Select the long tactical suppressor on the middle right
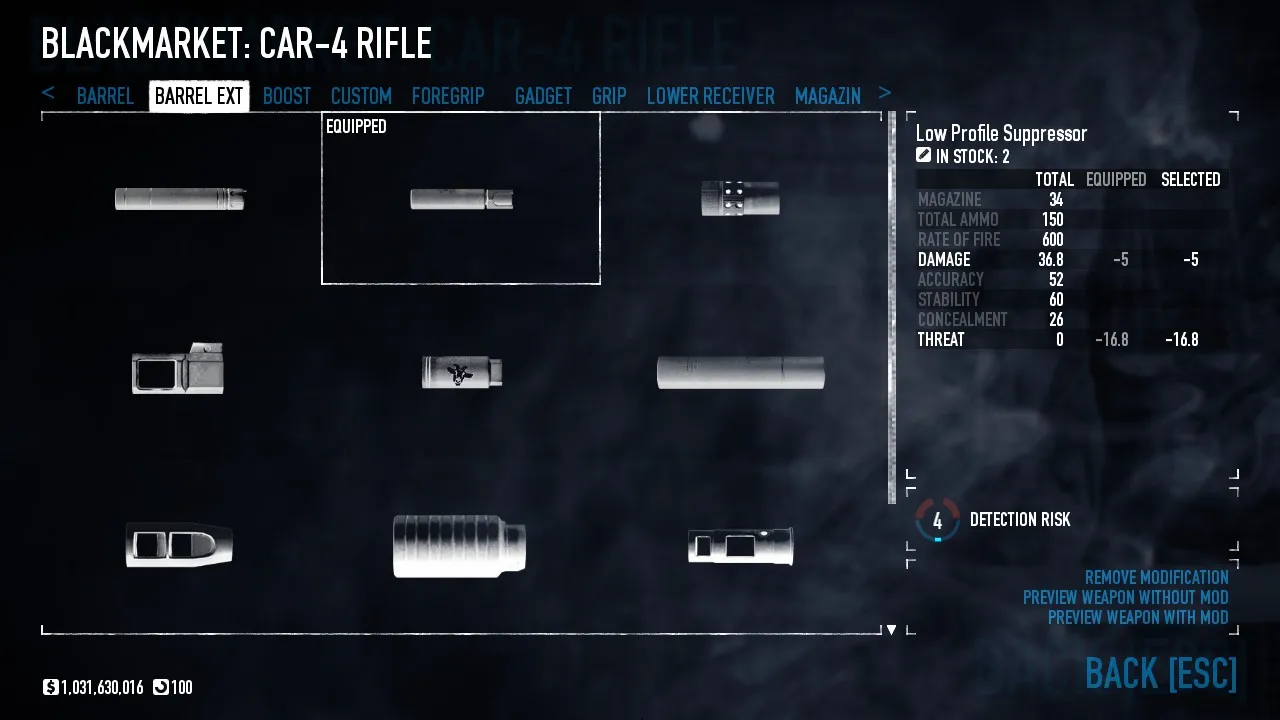Image resolution: width=1280 pixels, height=720 pixels. (741, 371)
